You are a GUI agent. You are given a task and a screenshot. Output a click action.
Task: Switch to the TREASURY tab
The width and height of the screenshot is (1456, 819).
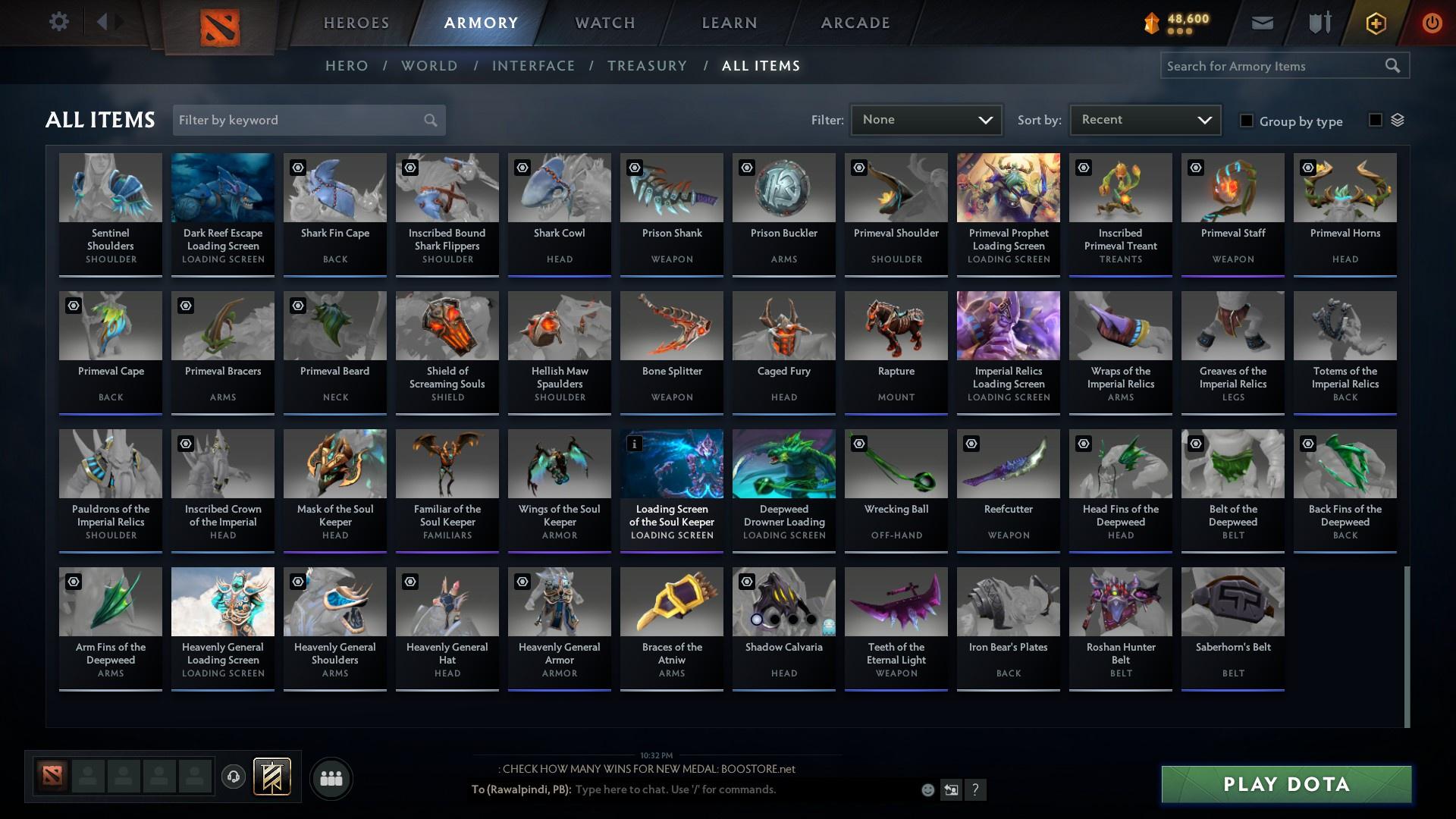[647, 66]
